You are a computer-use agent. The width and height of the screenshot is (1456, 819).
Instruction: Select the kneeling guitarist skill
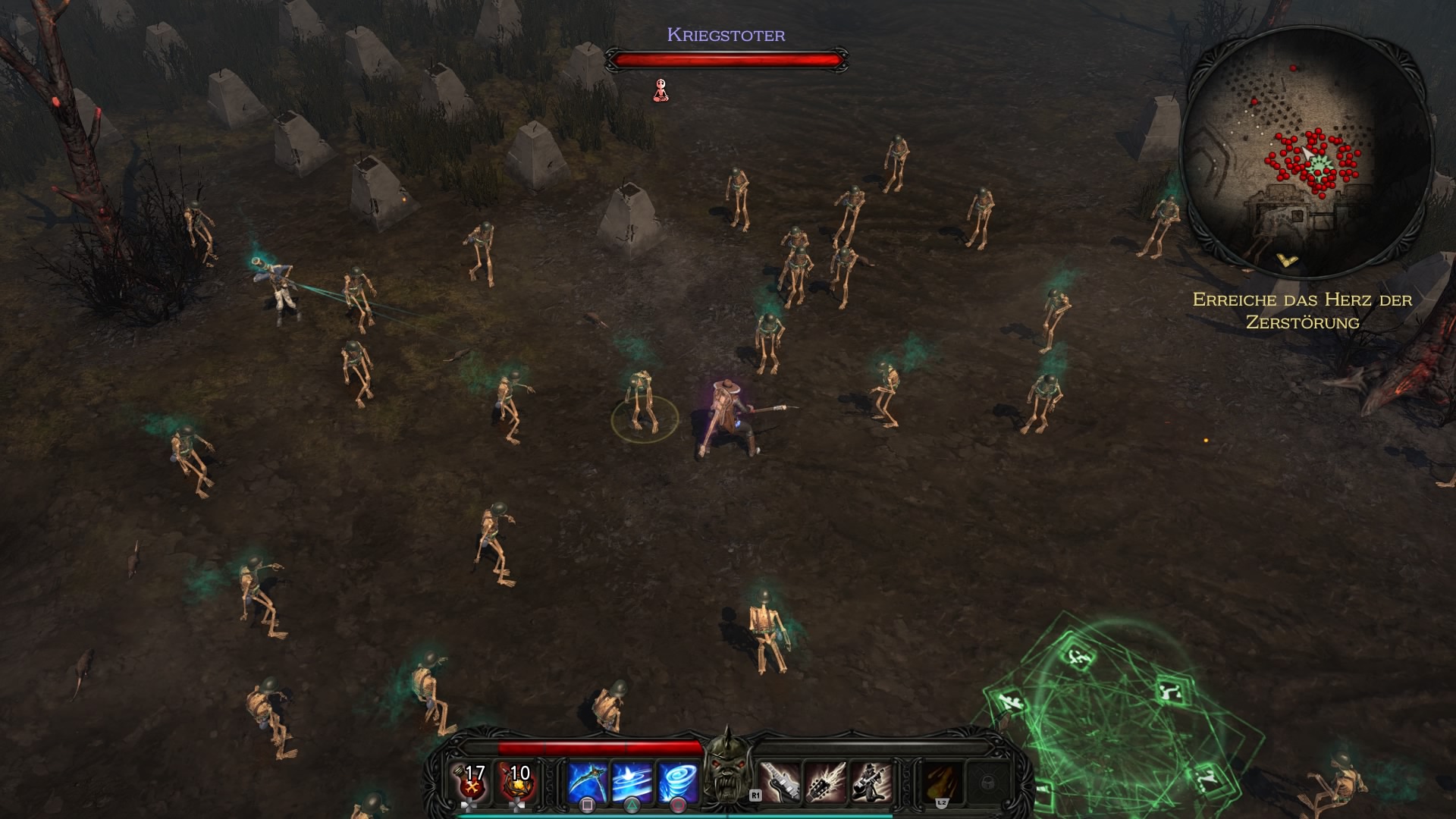(x=870, y=782)
